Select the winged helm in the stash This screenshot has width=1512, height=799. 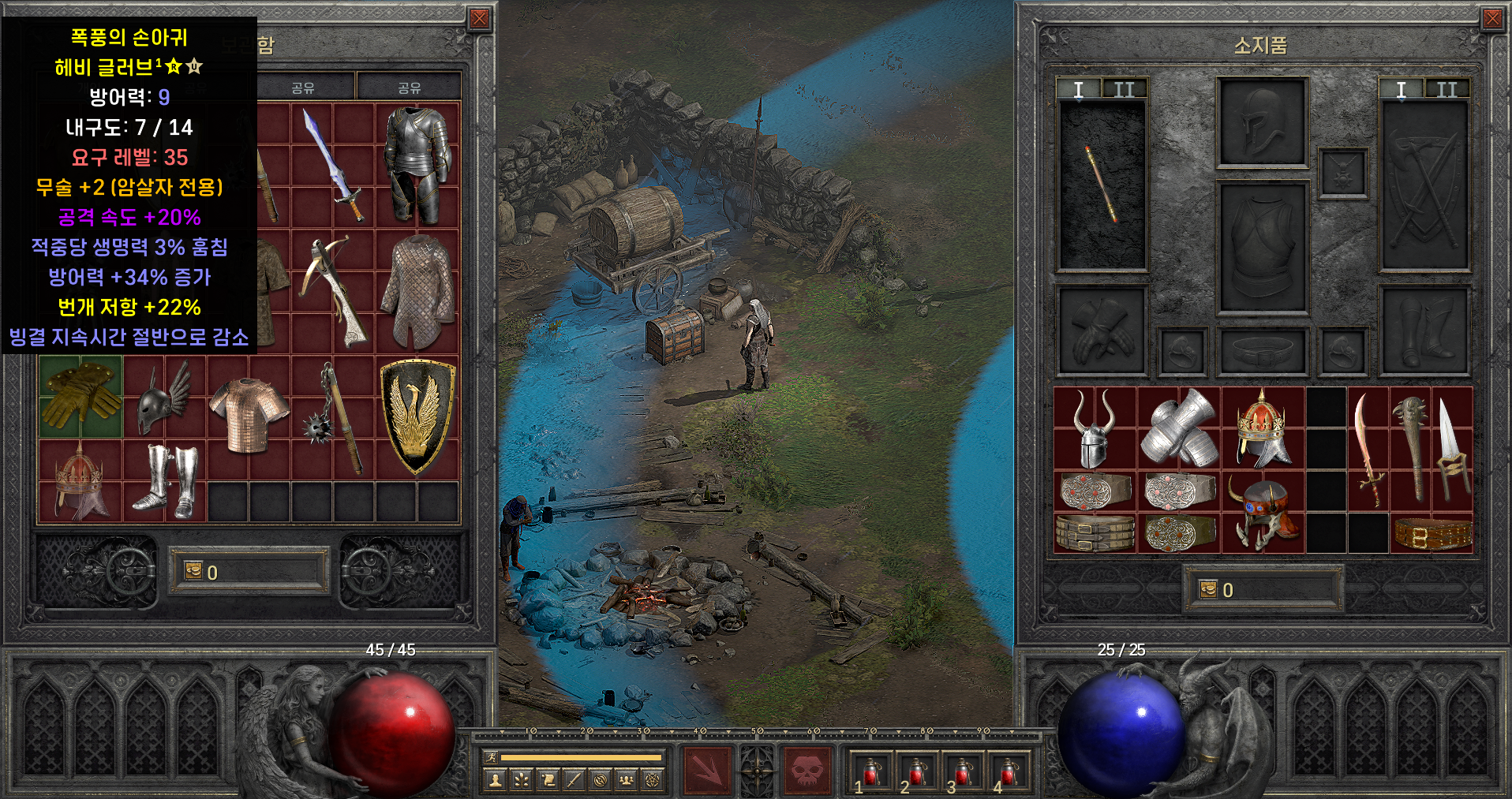[x=163, y=397]
